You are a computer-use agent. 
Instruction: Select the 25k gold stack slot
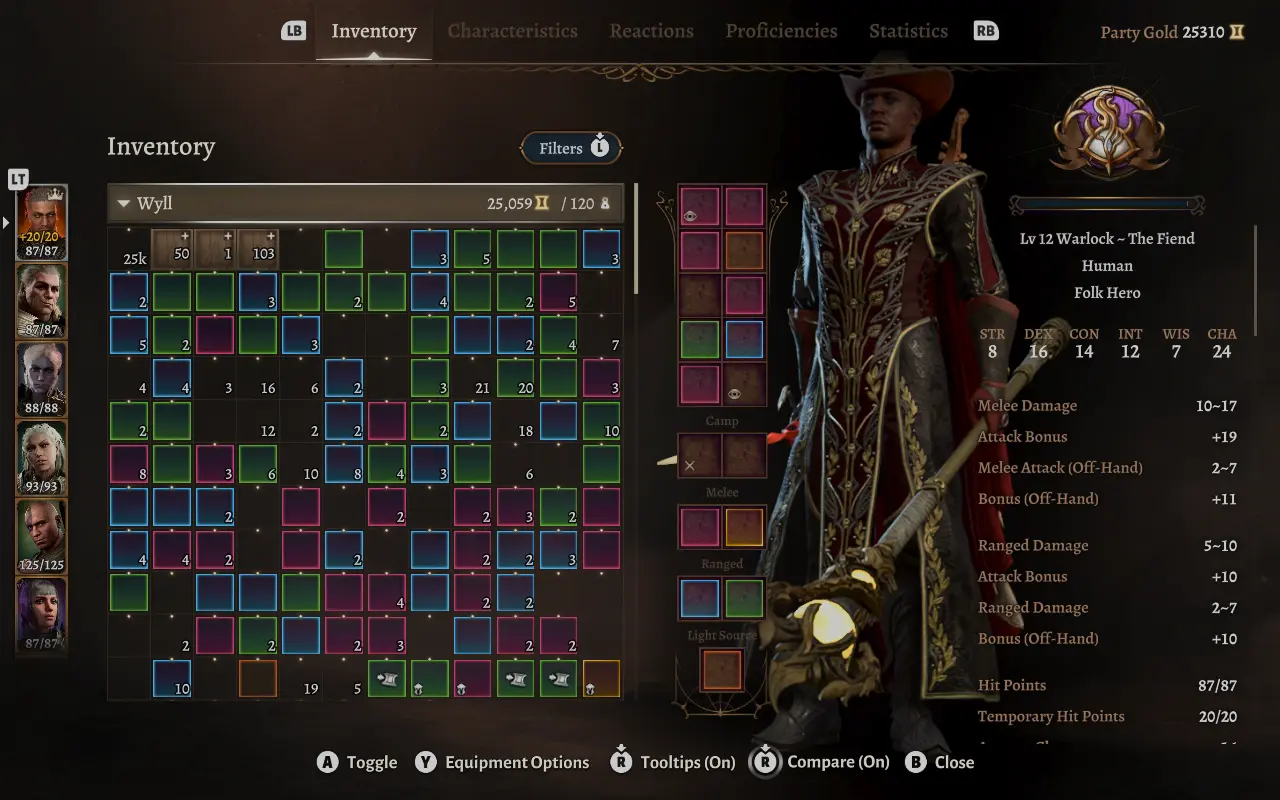[130, 249]
